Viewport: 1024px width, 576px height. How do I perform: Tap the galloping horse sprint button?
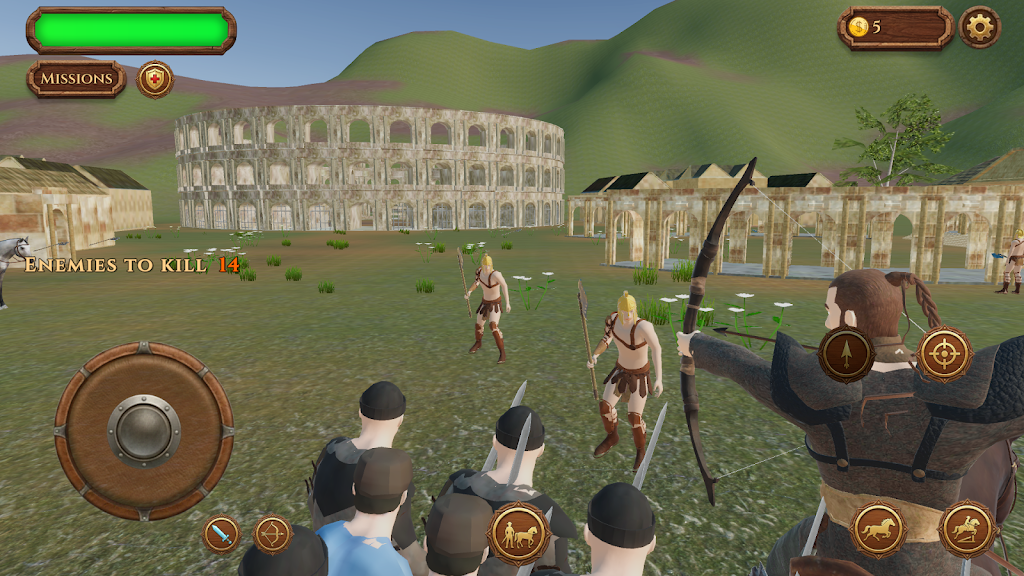[877, 528]
